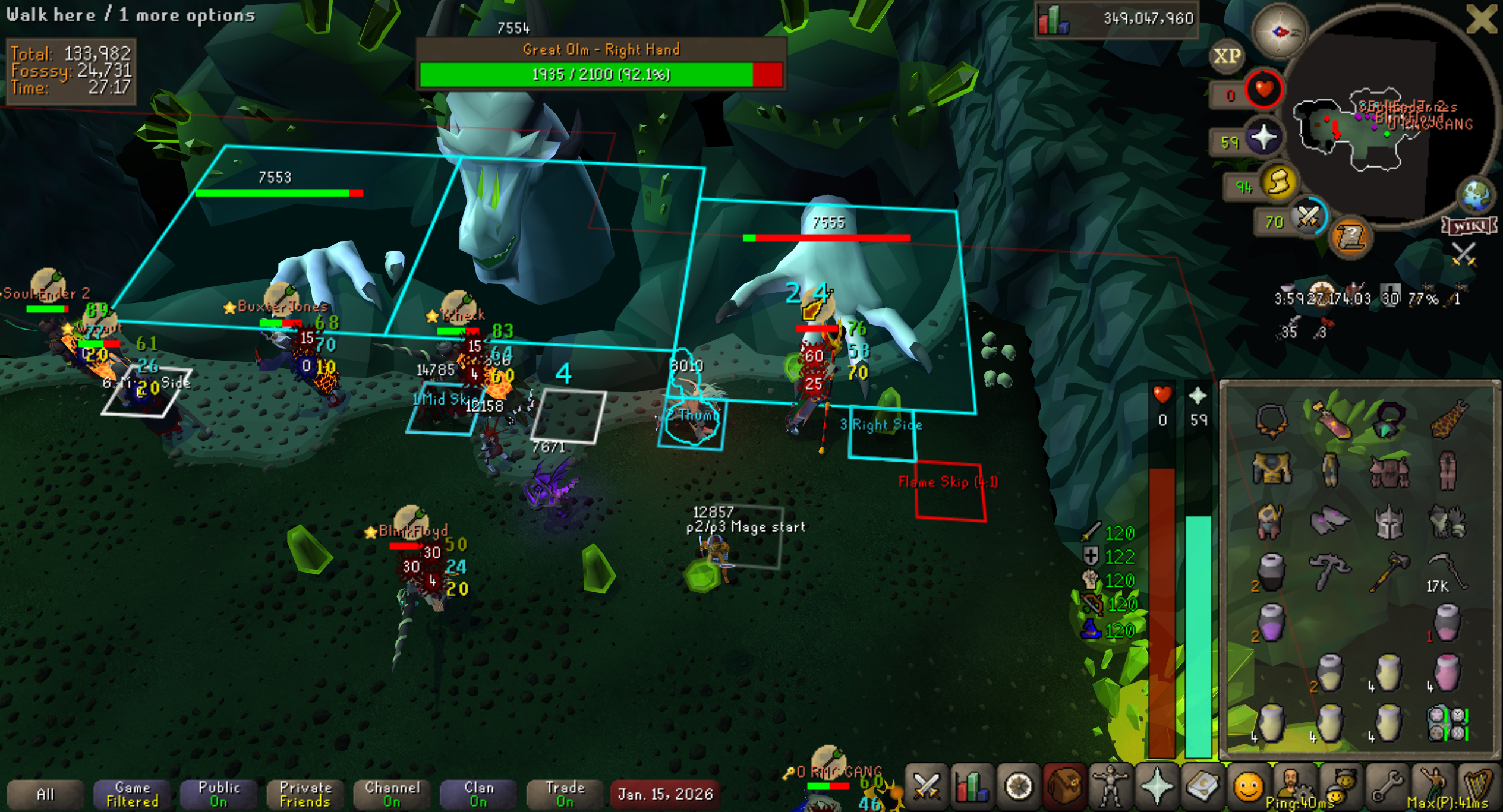Viewport: 1503px width, 812px height.
Task: Toggle the Public chat filter
Action: pos(219,794)
